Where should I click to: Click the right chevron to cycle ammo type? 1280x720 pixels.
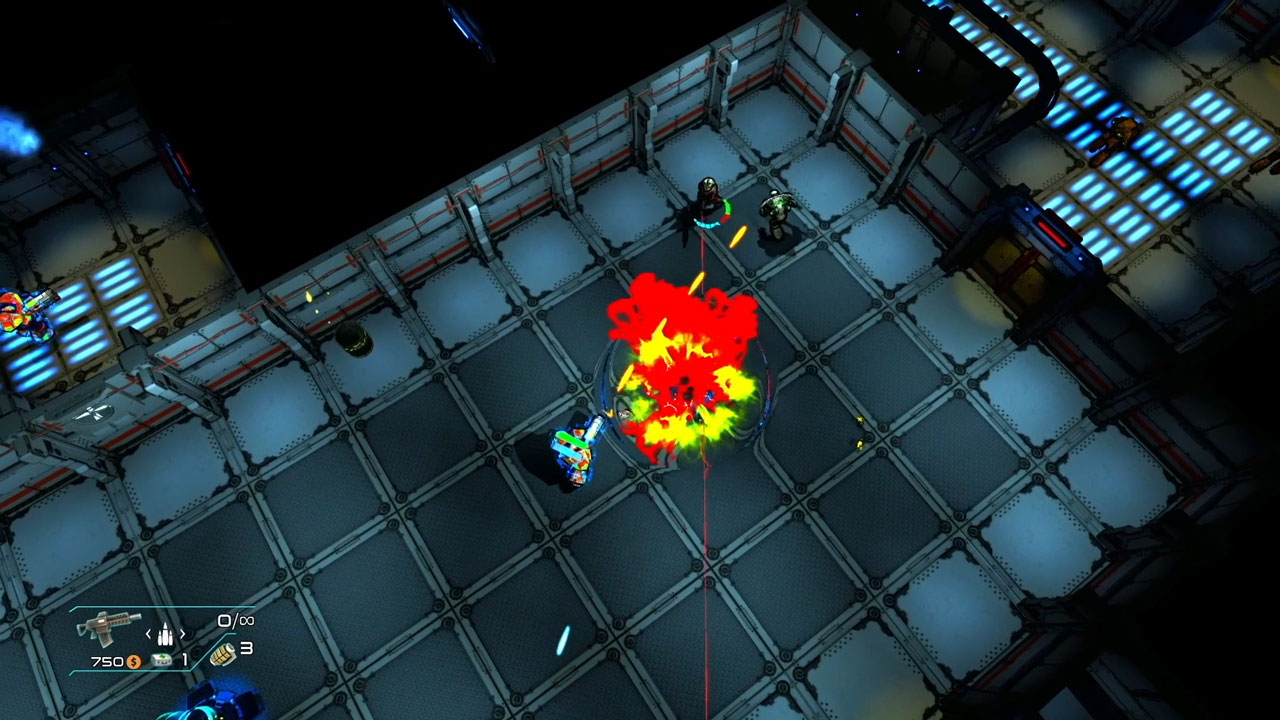[183, 633]
